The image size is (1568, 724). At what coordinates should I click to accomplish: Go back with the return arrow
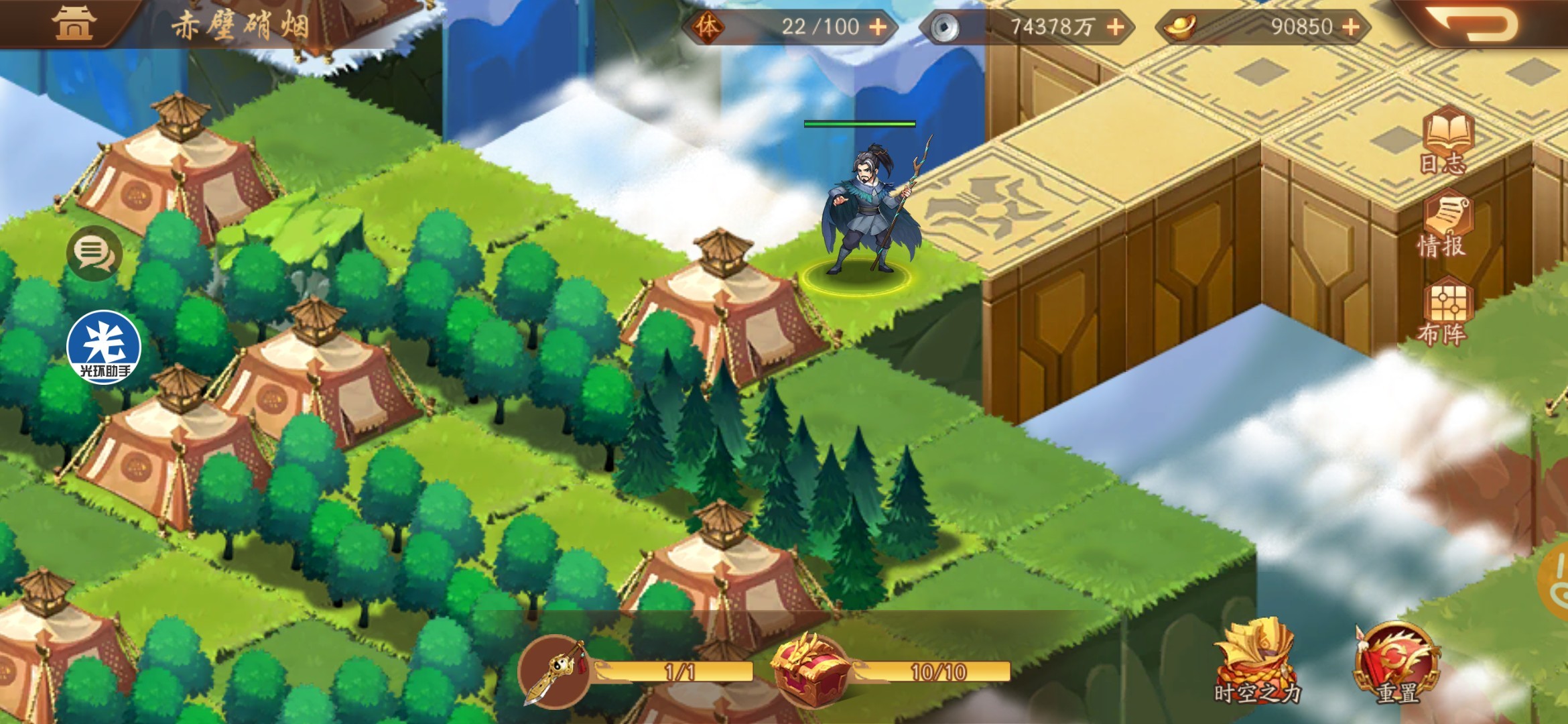tap(1474, 25)
